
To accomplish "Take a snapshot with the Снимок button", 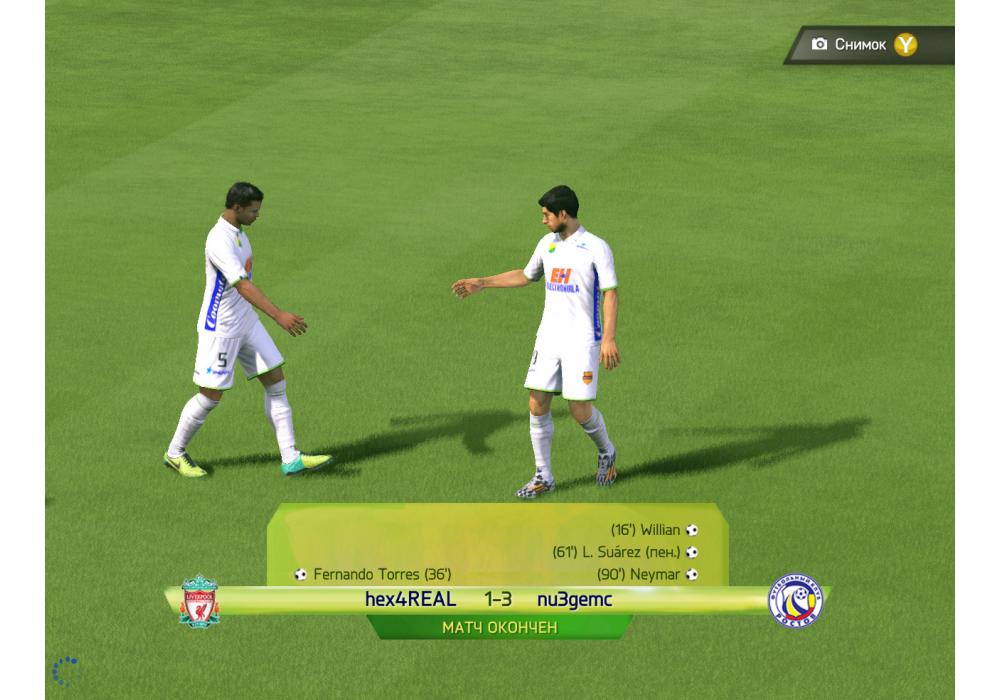I will pos(866,45).
